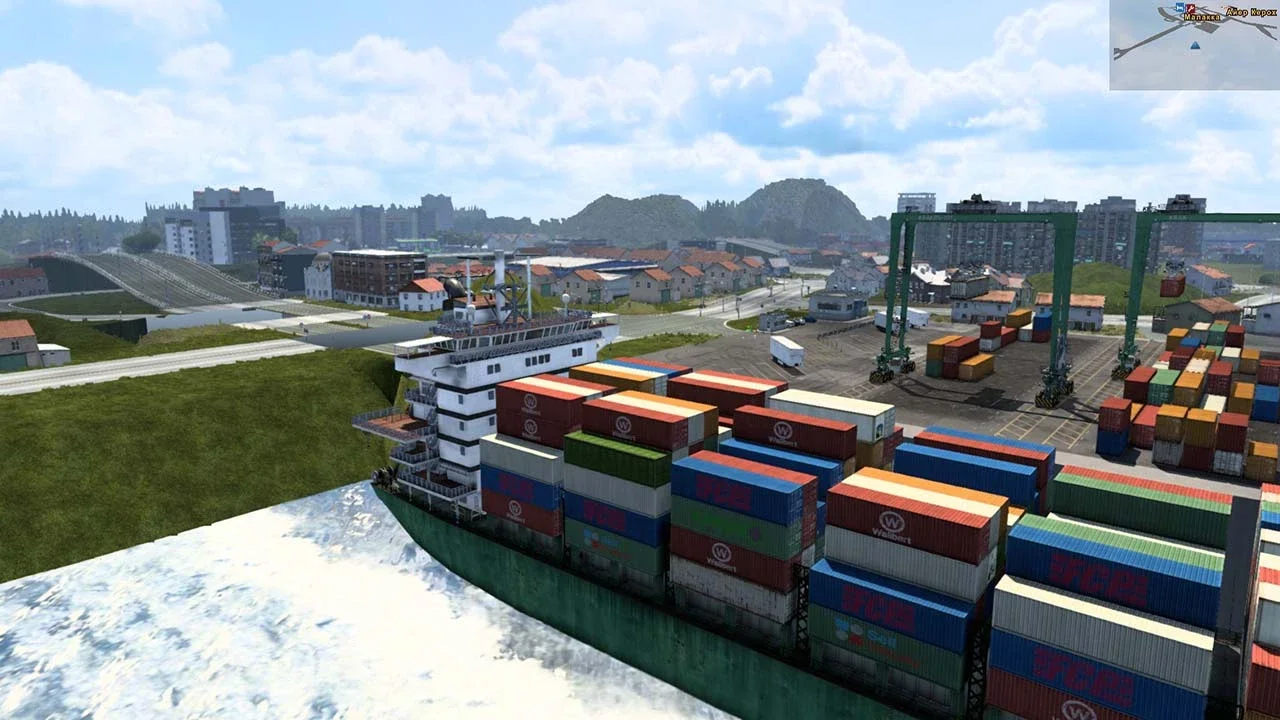Click the blue player arrow on minimap
This screenshot has height=720, width=1280.
(1194, 45)
